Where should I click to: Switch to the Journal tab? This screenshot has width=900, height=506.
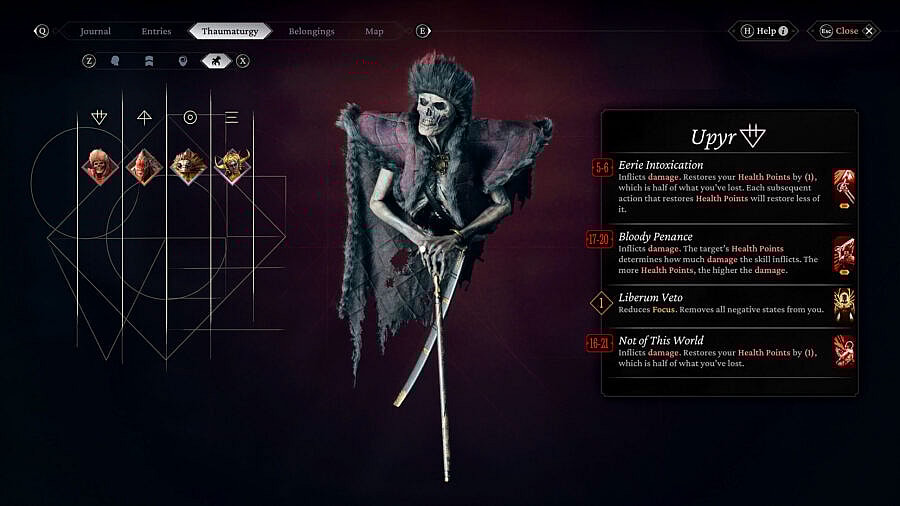point(96,31)
